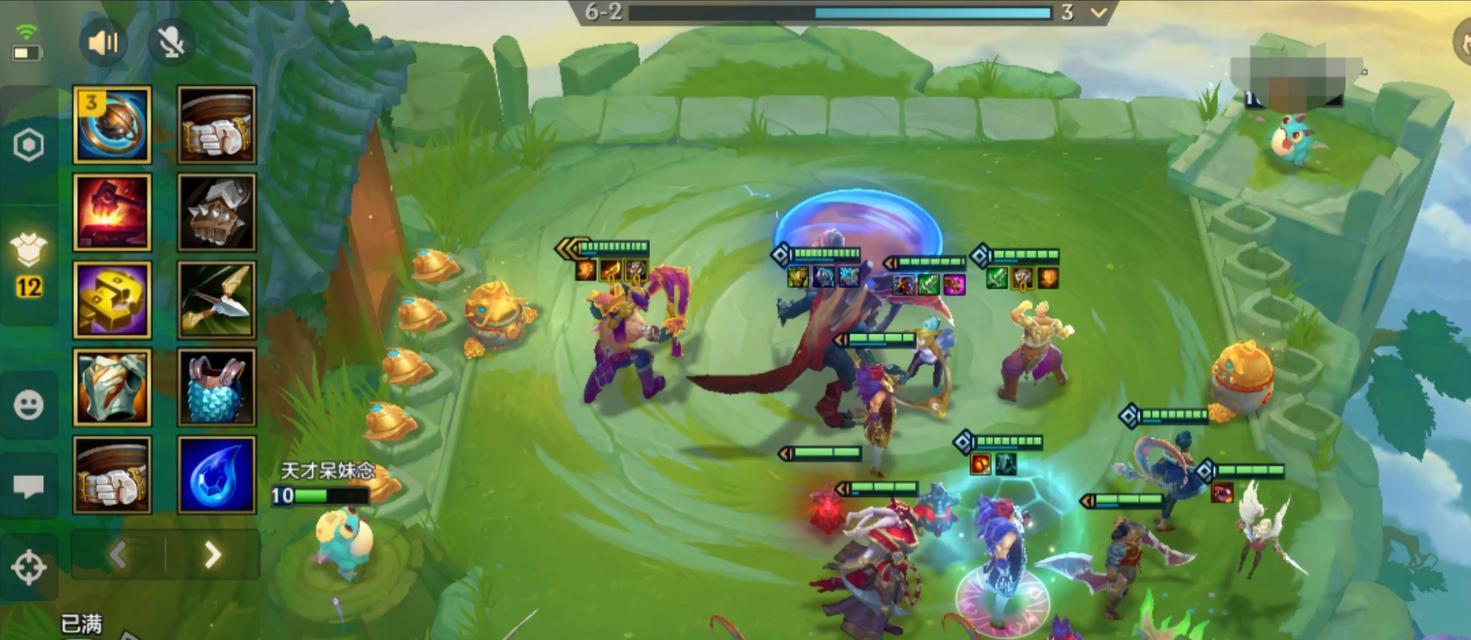Open the smiley emote button
The width and height of the screenshot is (1471, 640).
(x=28, y=405)
